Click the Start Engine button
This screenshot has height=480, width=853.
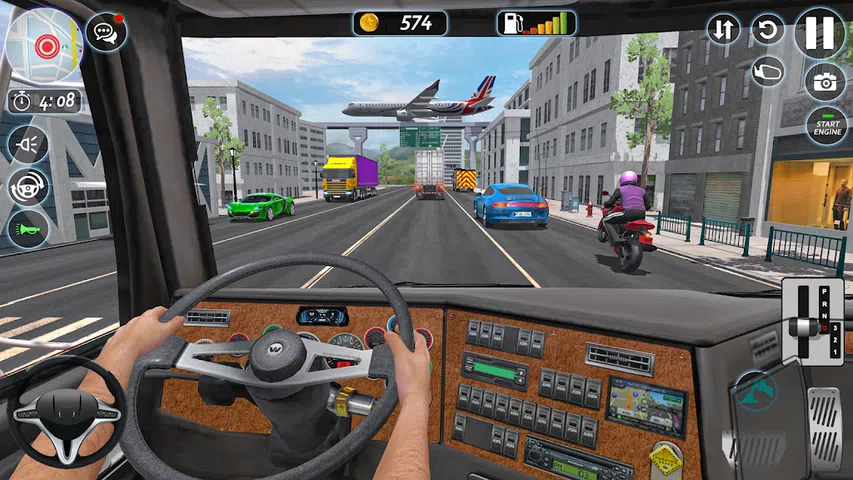(x=826, y=126)
